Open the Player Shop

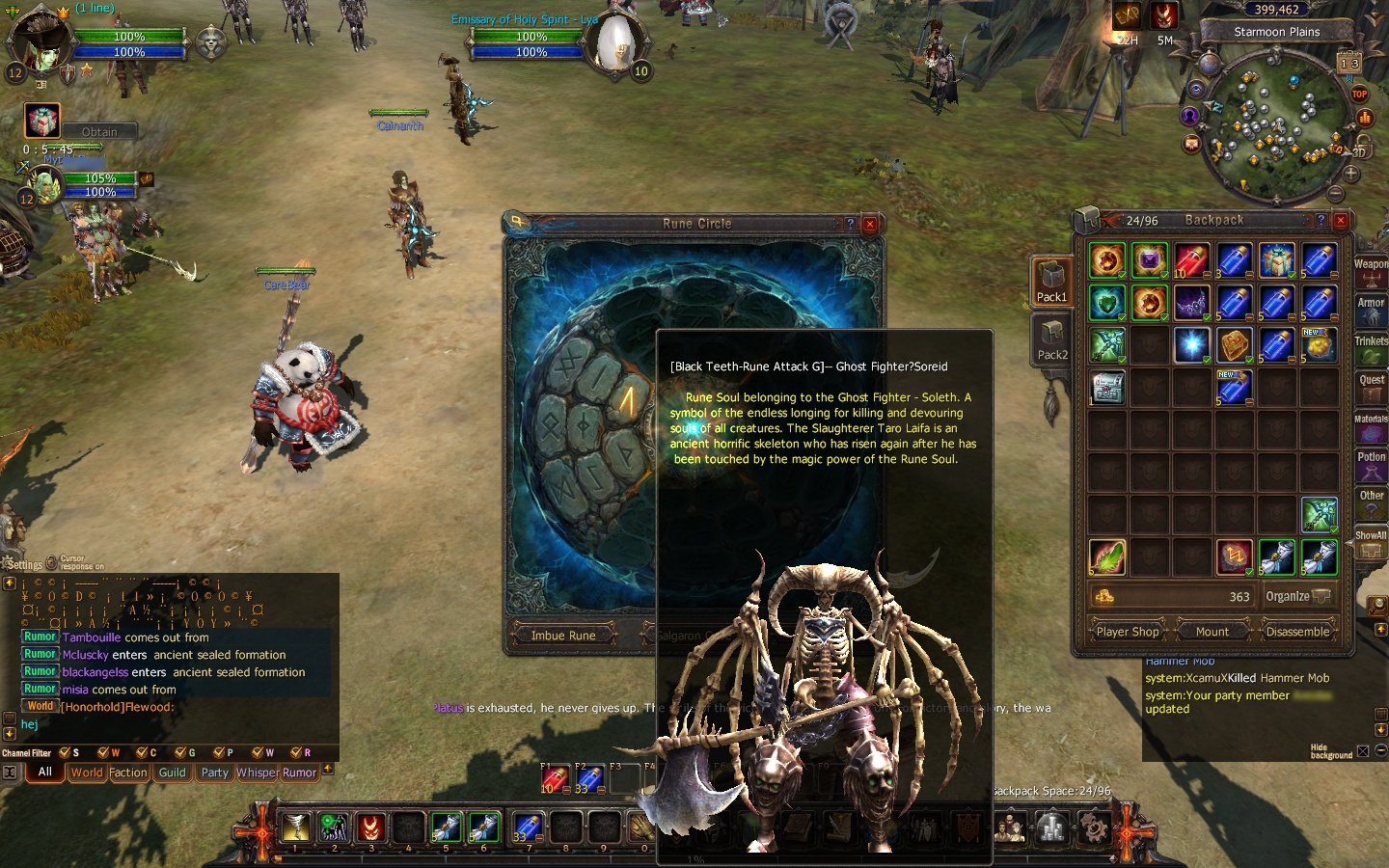pyautogui.click(x=1128, y=632)
